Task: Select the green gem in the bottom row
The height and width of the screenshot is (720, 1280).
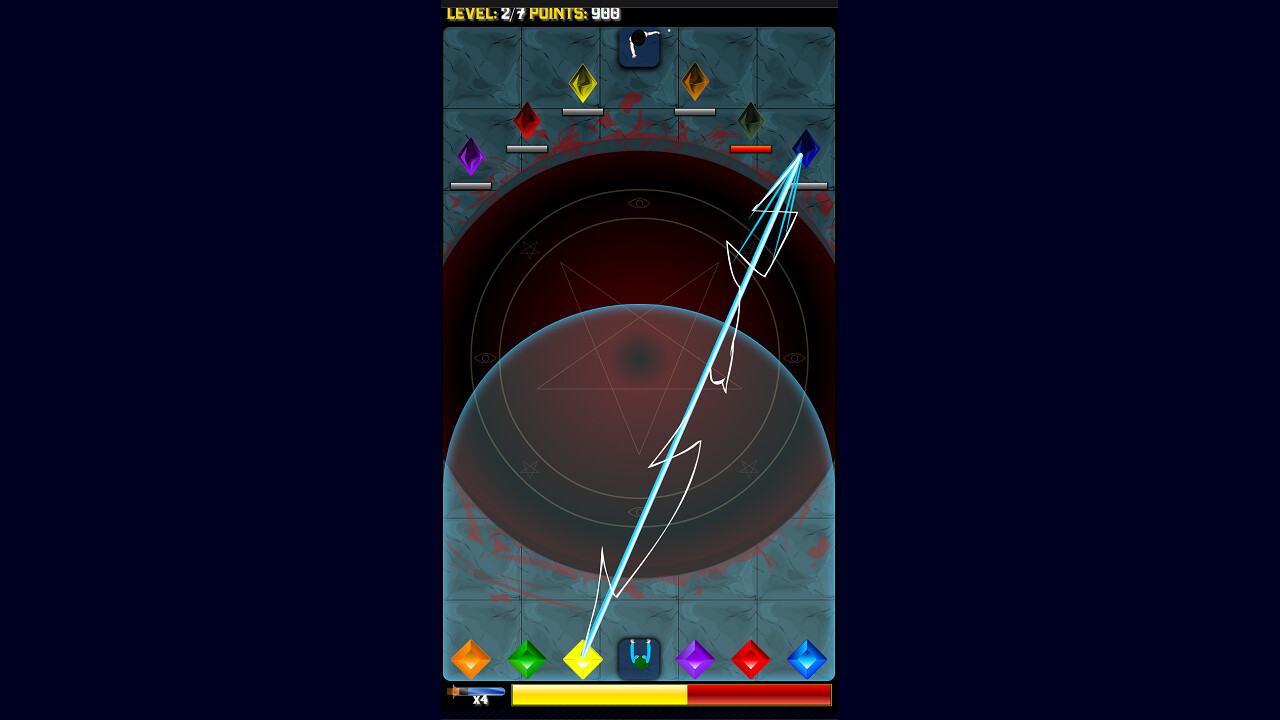Action: tap(527, 658)
